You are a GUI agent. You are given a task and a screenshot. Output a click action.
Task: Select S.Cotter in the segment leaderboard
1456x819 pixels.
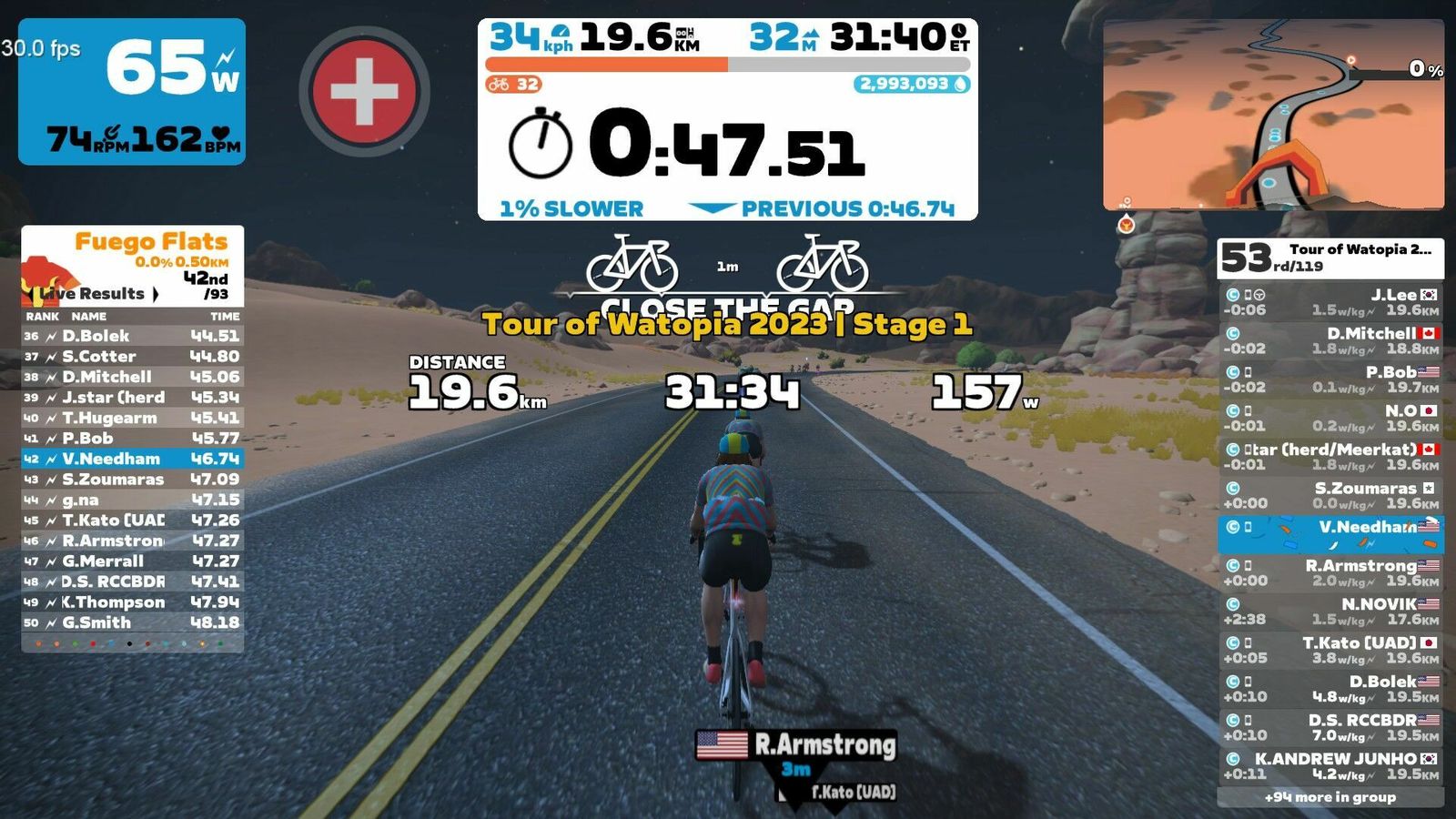(x=132, y=357)
